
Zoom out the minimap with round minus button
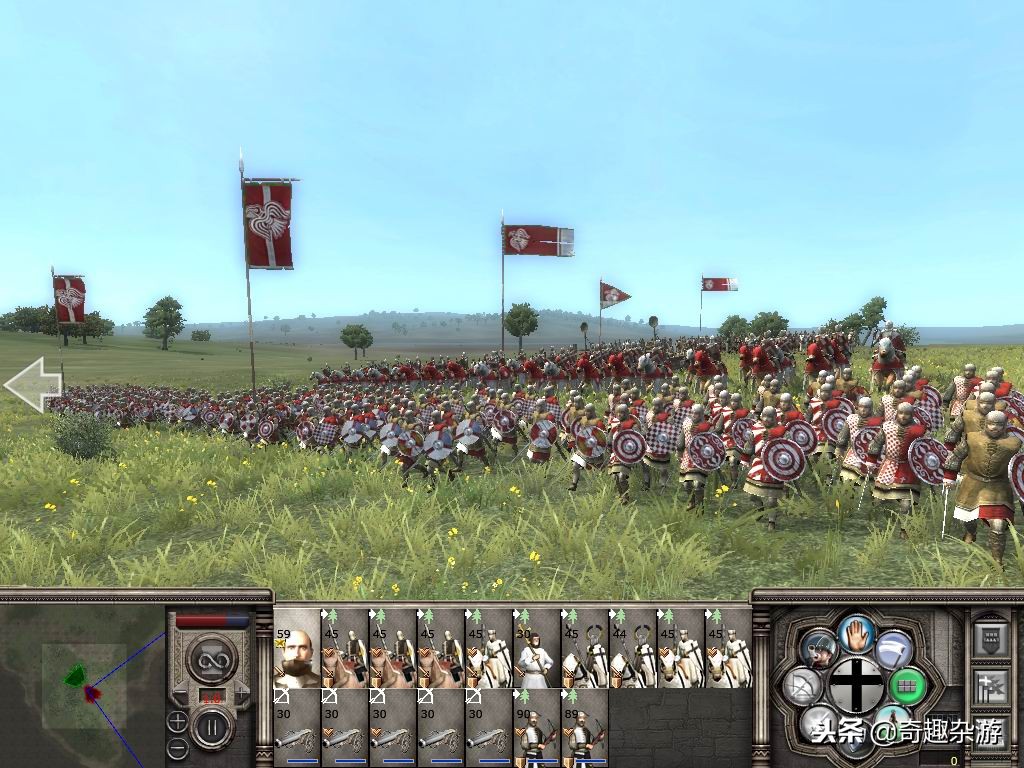point(177,747)
